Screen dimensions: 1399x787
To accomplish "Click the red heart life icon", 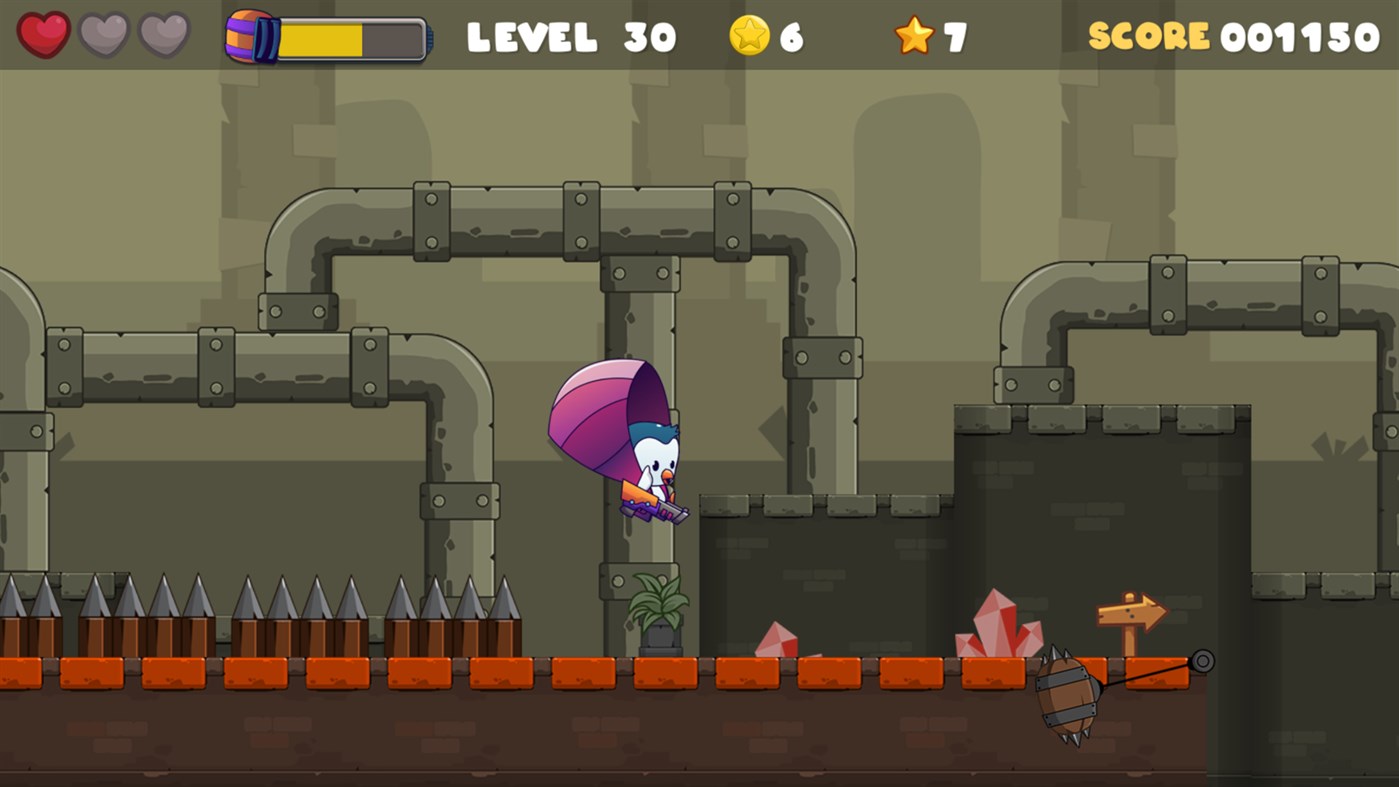I will 44,36.
